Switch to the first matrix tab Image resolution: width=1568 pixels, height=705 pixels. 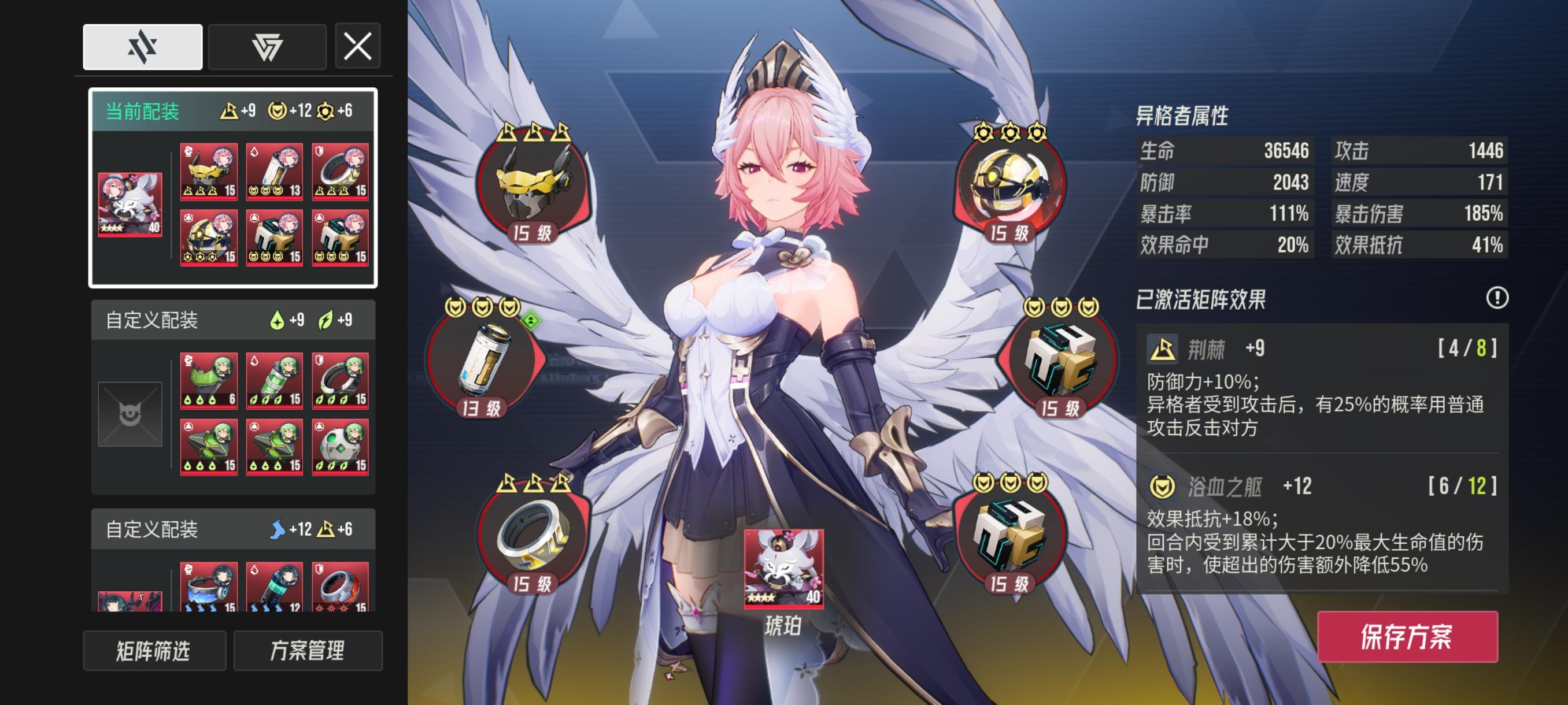click(142, 47)
